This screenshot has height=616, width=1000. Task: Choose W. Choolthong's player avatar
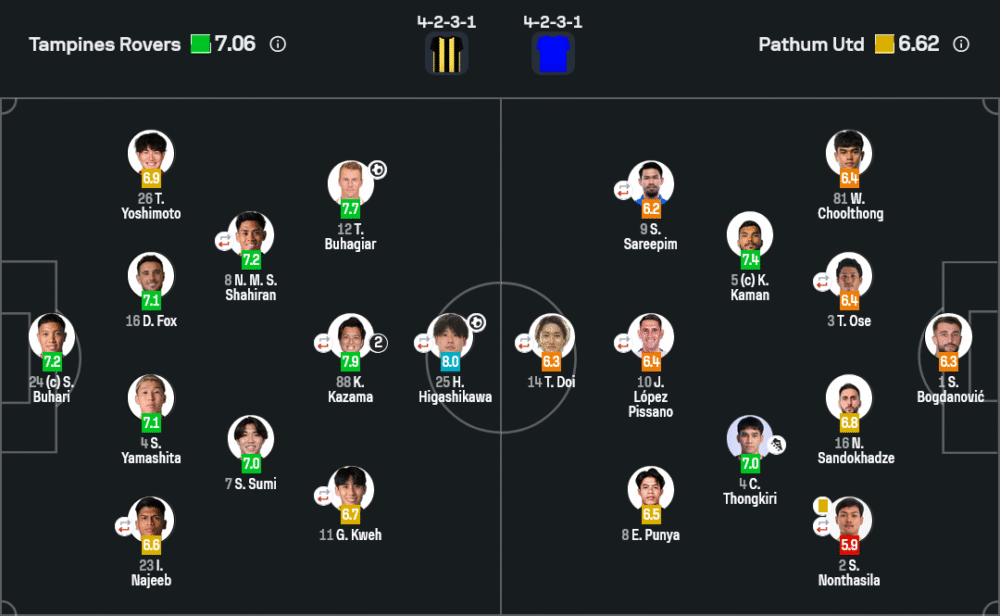click(850, 153)
